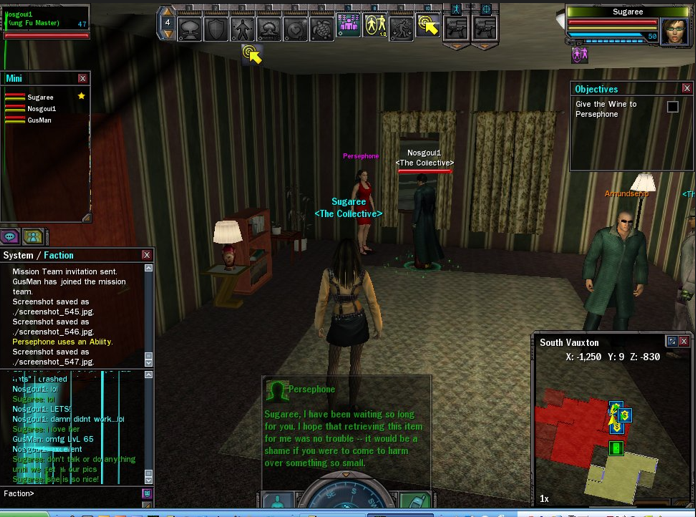Switch to the System chat tab

click(x=18, y=255)
